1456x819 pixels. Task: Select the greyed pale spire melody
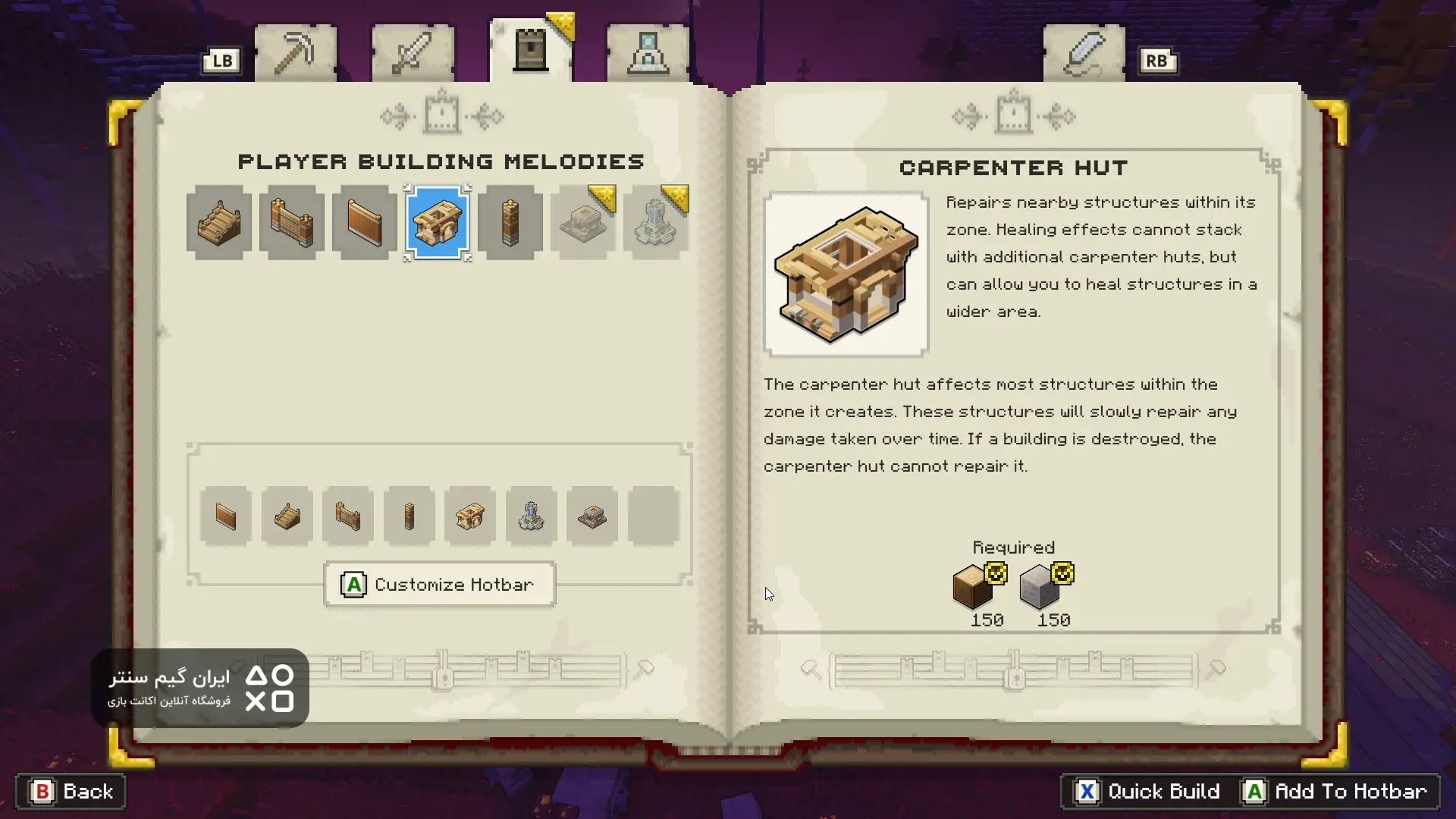click(x=656, y=222)
